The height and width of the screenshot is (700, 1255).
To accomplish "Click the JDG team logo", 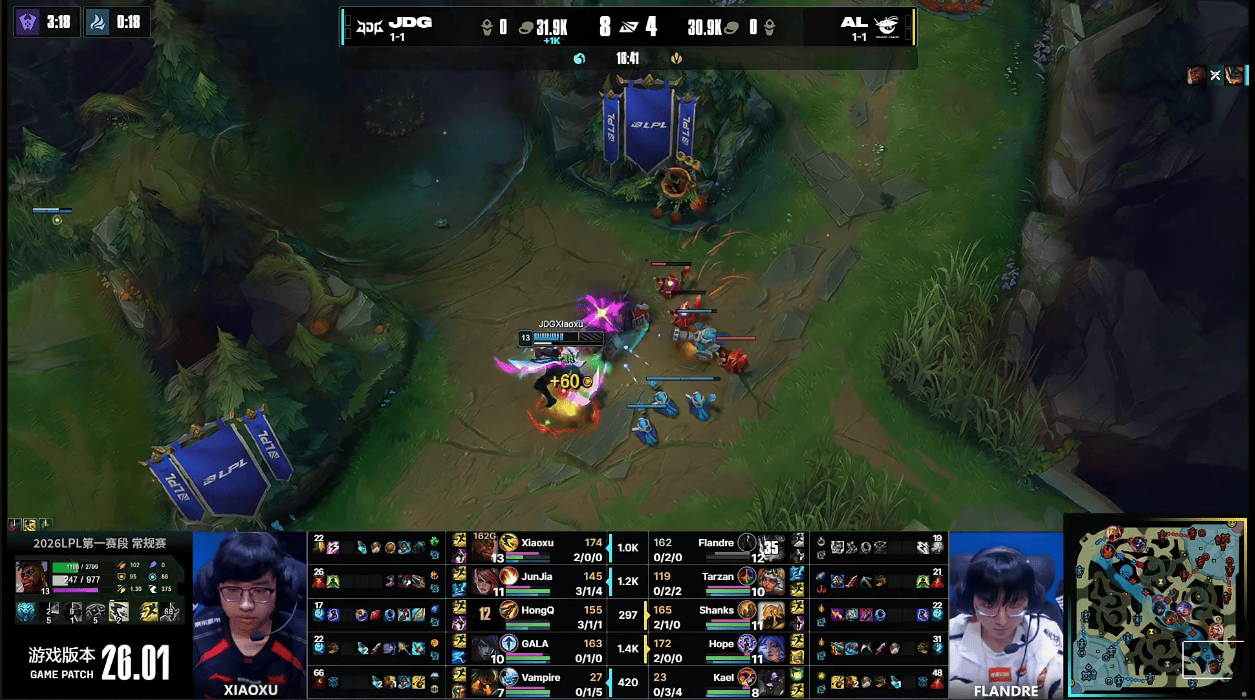I will pos(372,27).
